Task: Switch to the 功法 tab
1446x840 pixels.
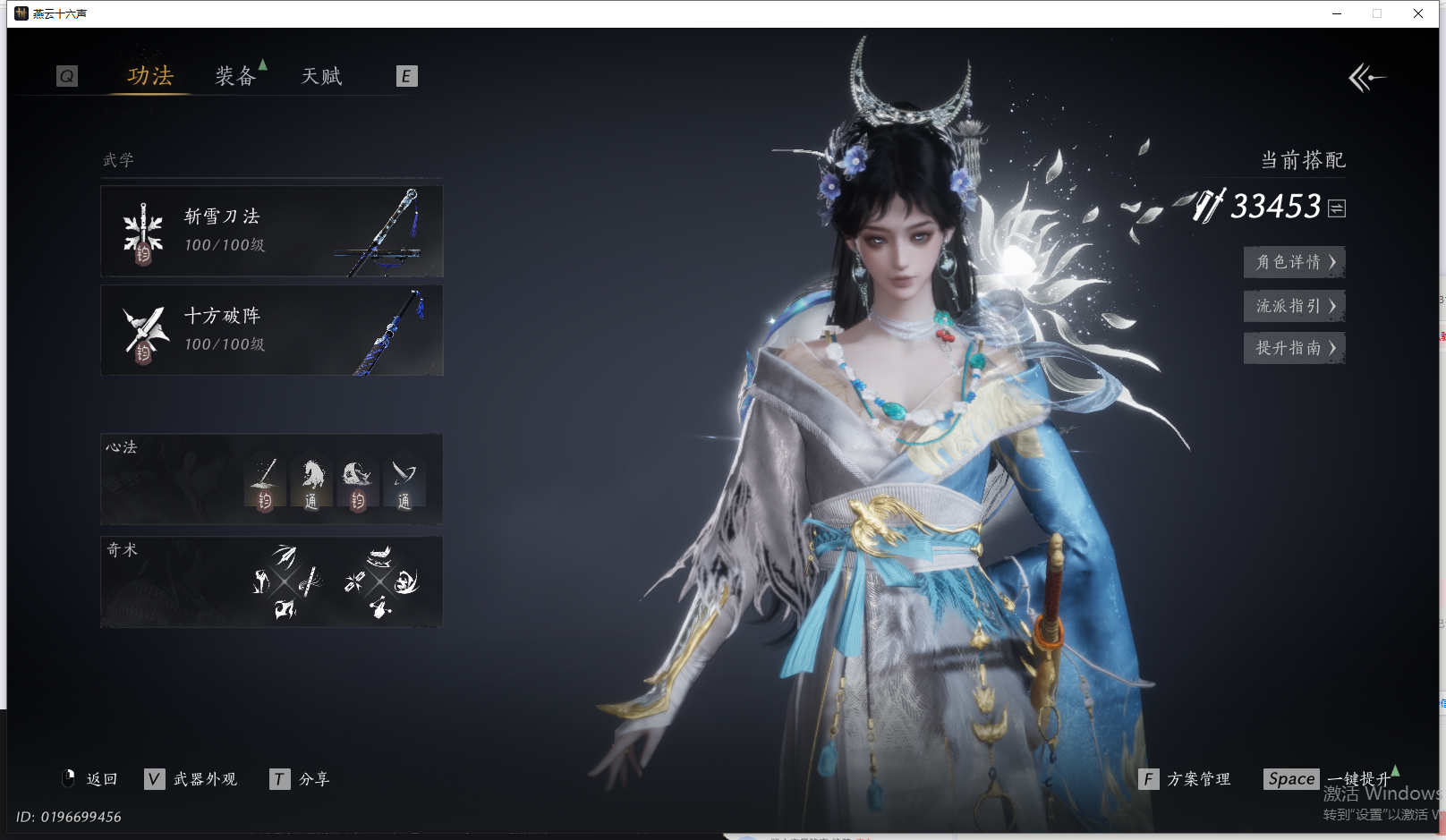Action: (x=149, y=76)
